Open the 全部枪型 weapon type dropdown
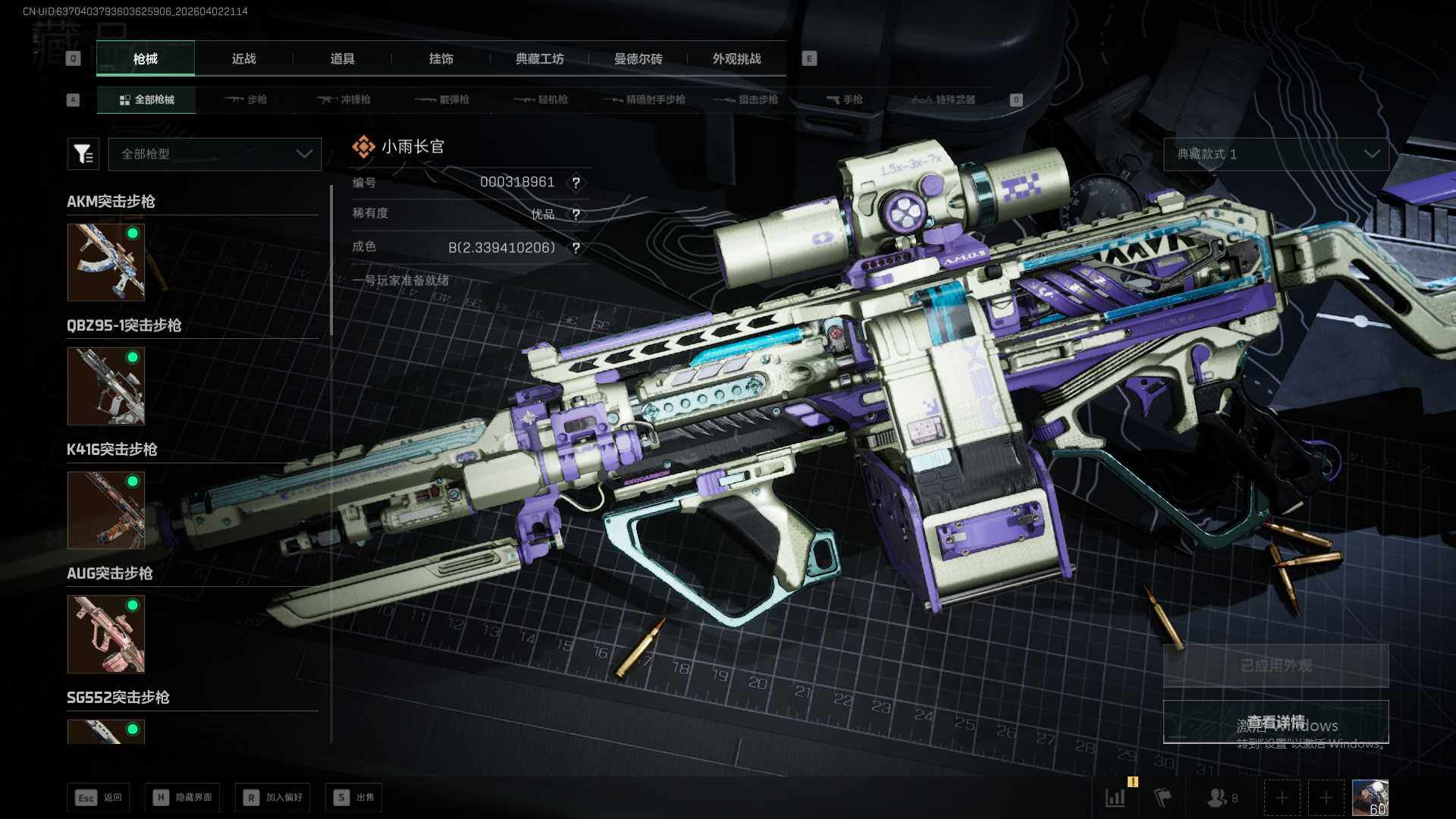The width and height of the screenshot is (1456, 819). pos(215,154)
